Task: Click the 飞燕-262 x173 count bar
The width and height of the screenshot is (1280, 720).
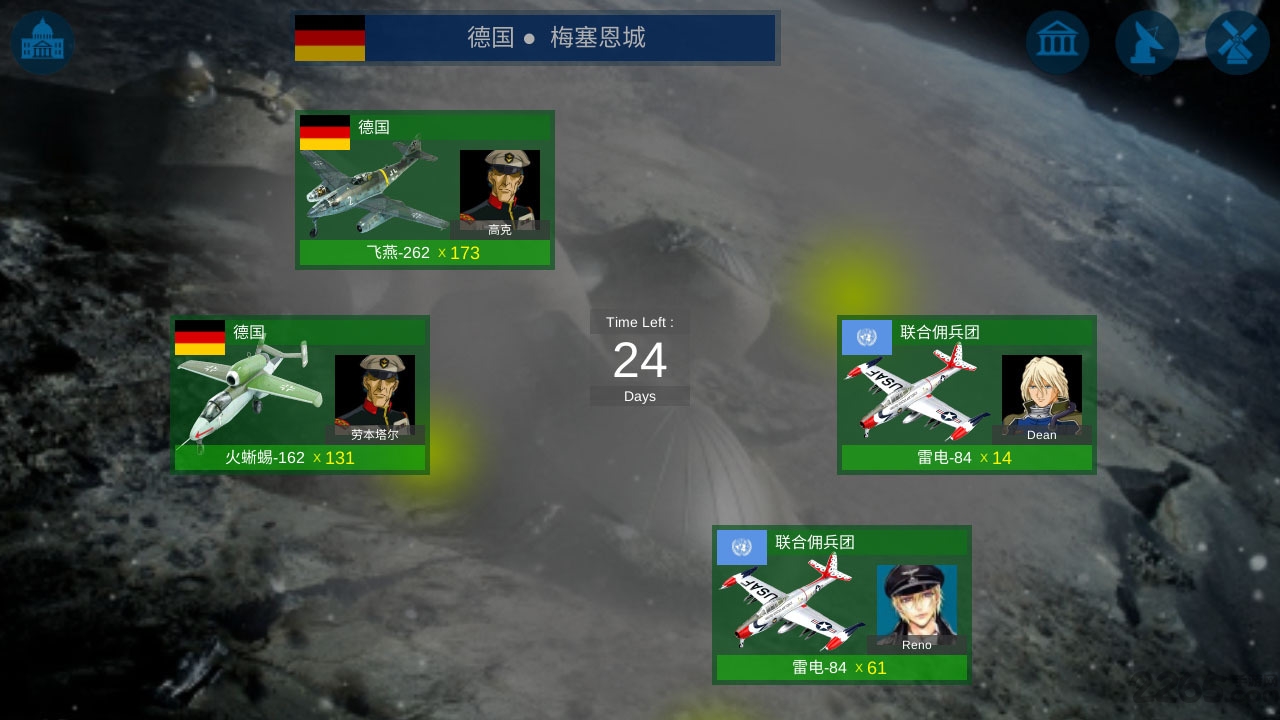Action: click(x=425, y=254)
